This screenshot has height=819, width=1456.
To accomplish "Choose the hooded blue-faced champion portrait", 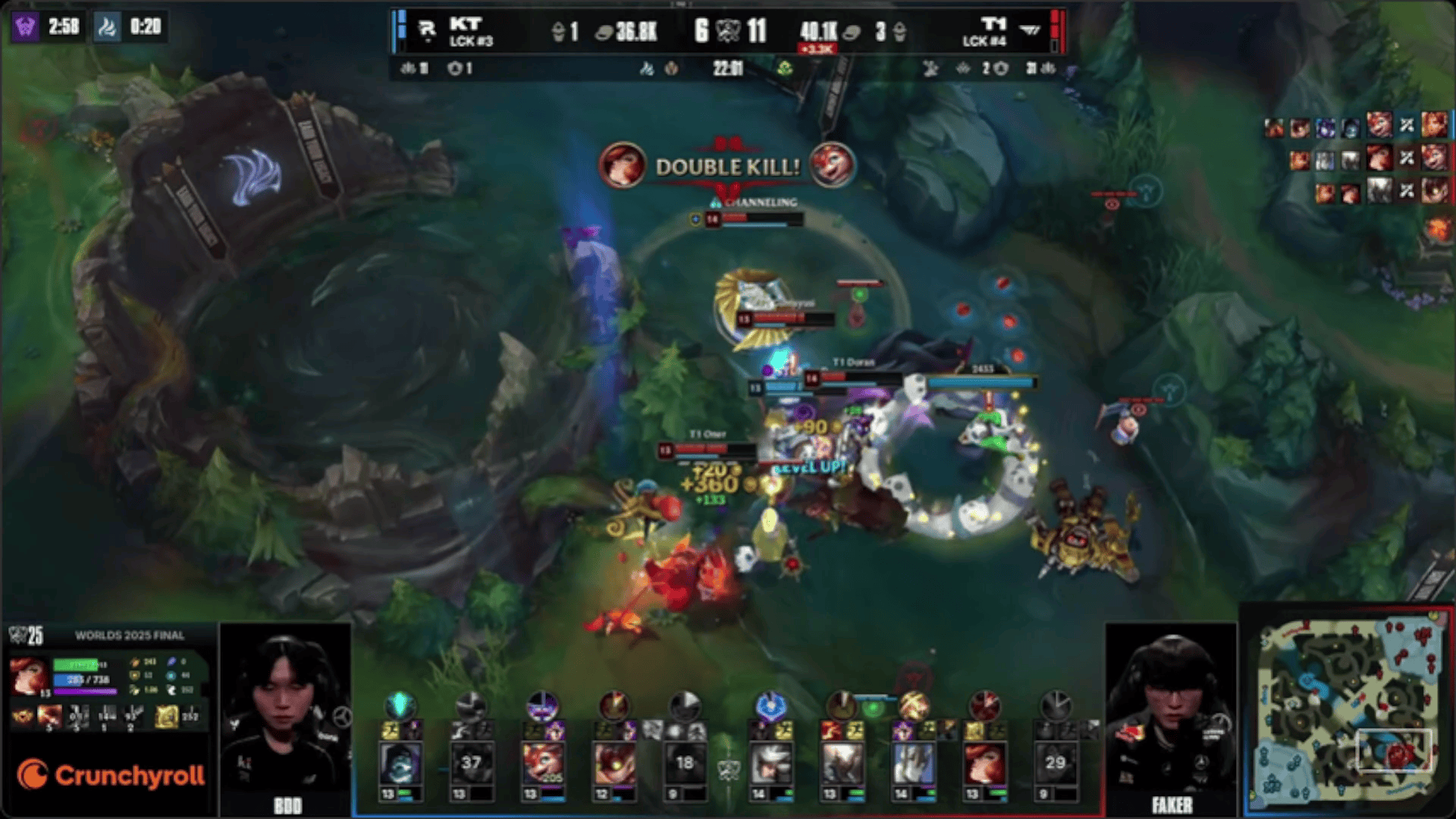I will click(400, 764).
